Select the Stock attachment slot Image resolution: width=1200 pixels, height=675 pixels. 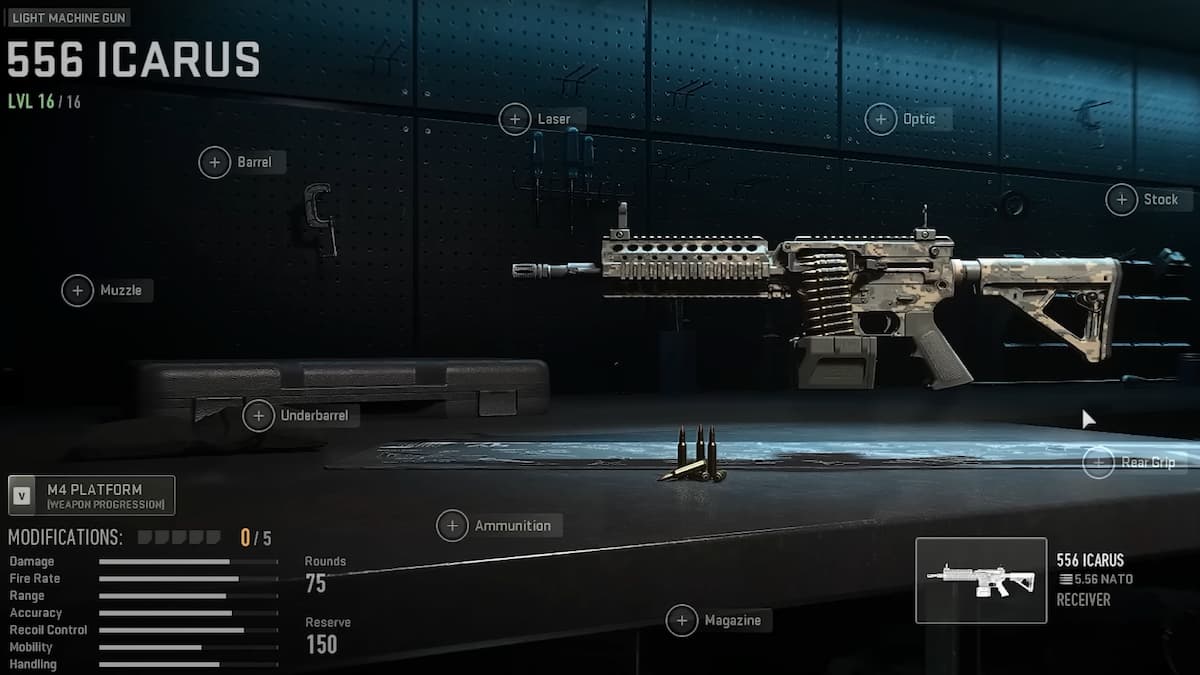point(1122,200)
